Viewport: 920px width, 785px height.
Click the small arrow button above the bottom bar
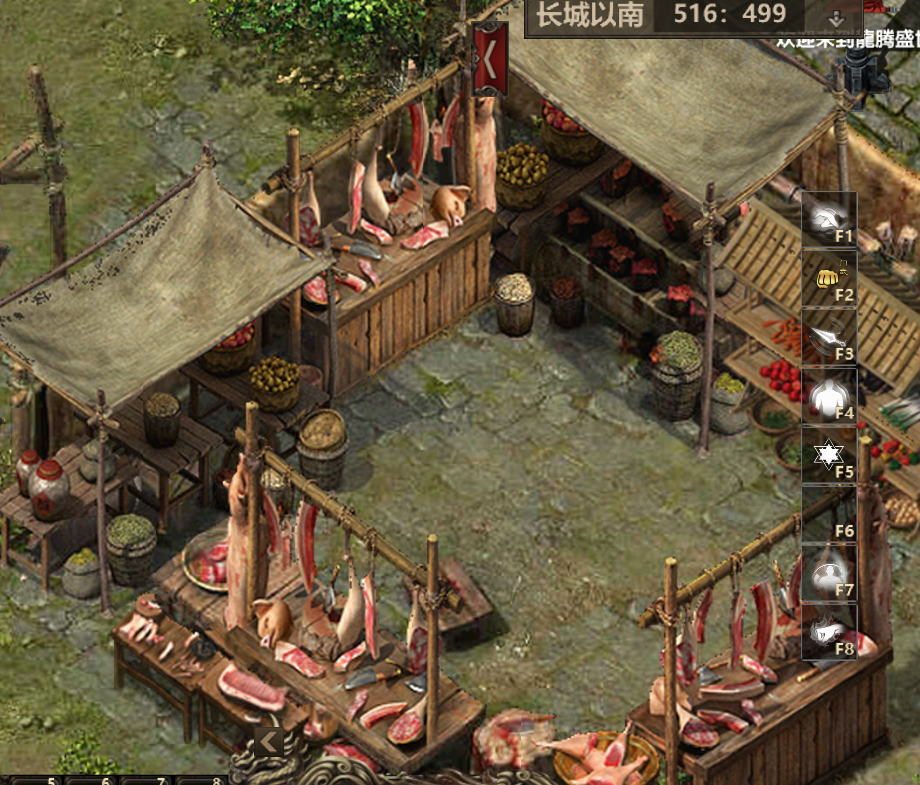pyautogui.click(x=268, y=741)
